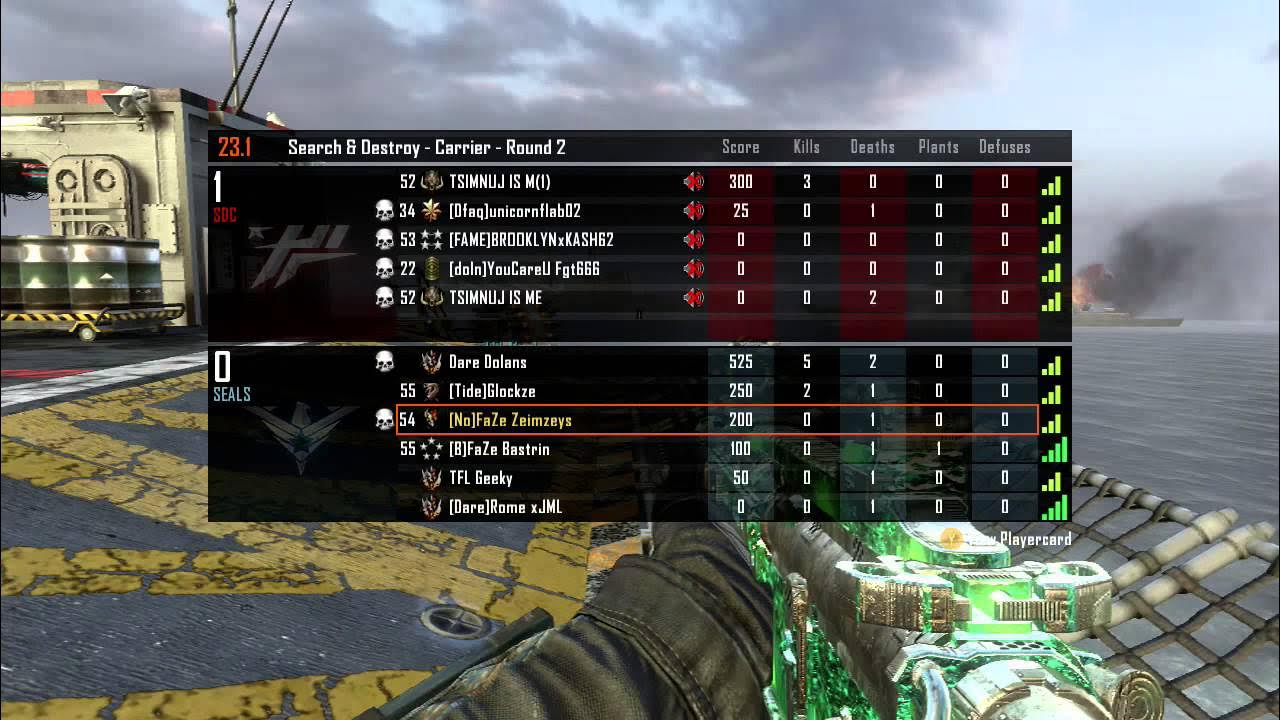The image size is (1280, 720).
Task: Click the Kills column header
Action: coord(806,147)
